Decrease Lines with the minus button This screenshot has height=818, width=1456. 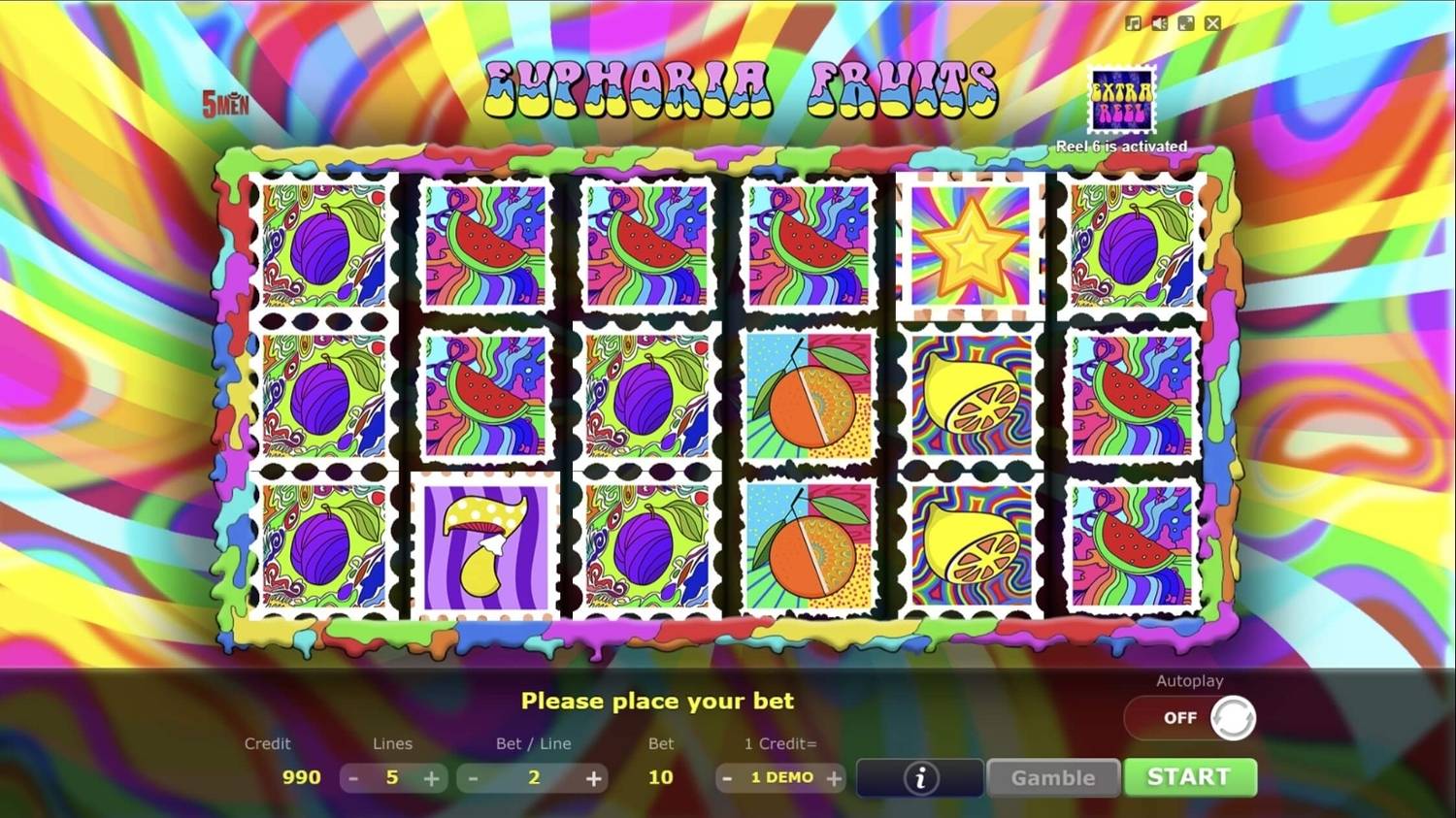coord(353,777)
